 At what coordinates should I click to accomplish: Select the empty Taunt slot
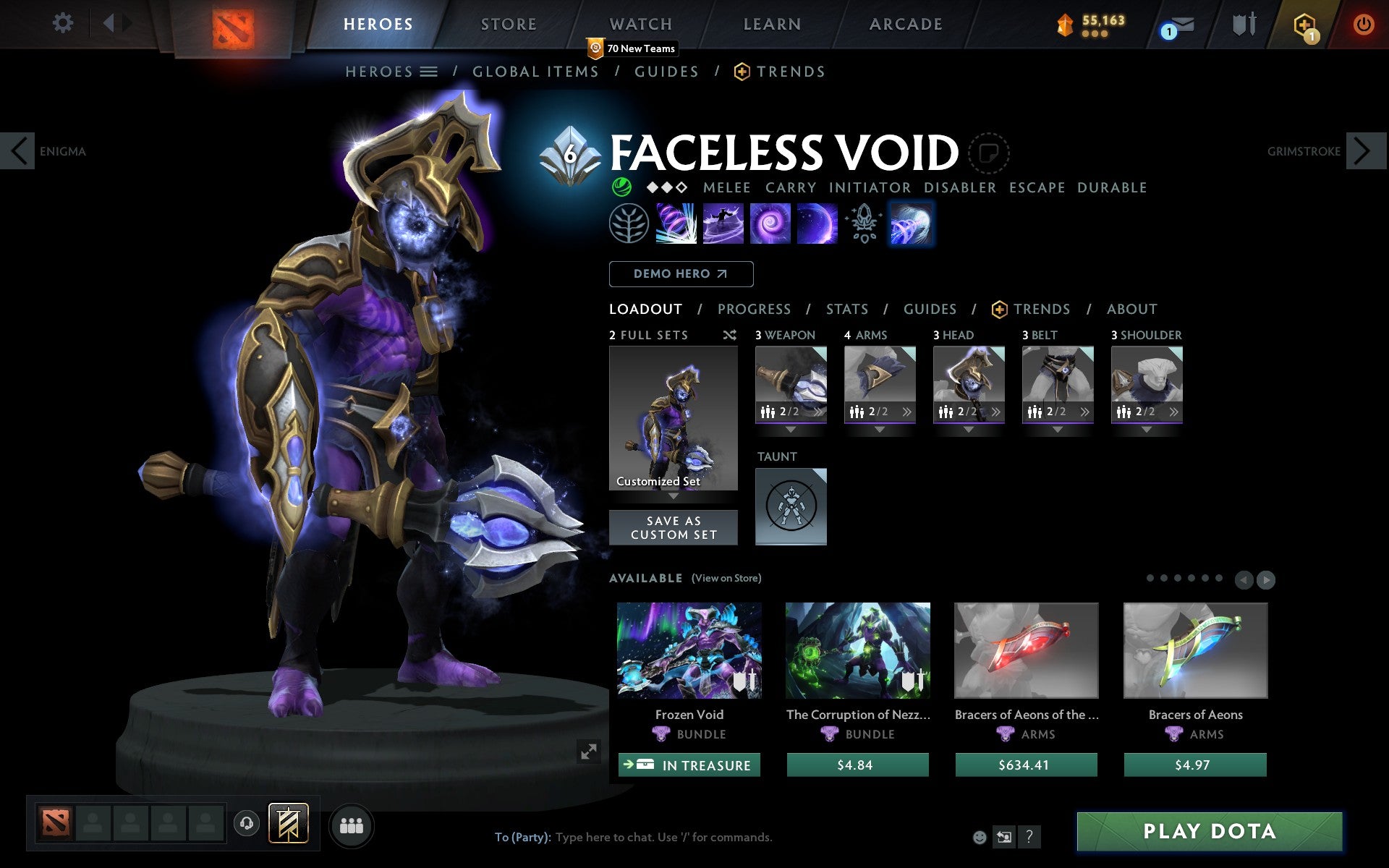coord(790,506)
